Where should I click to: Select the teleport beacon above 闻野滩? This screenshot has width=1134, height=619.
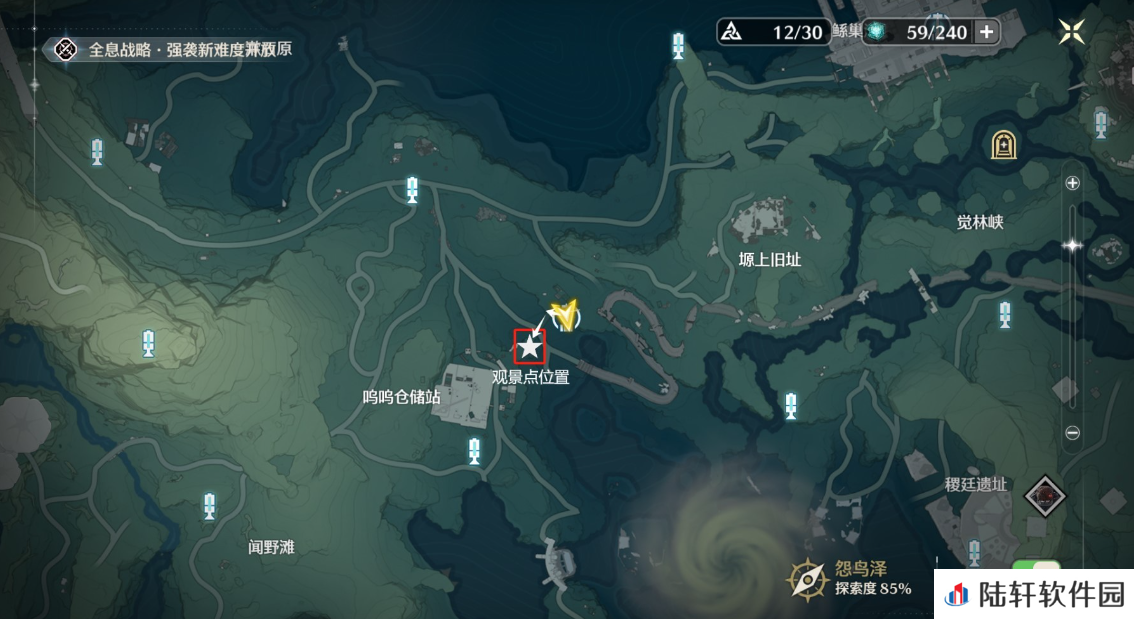point(209,506)
